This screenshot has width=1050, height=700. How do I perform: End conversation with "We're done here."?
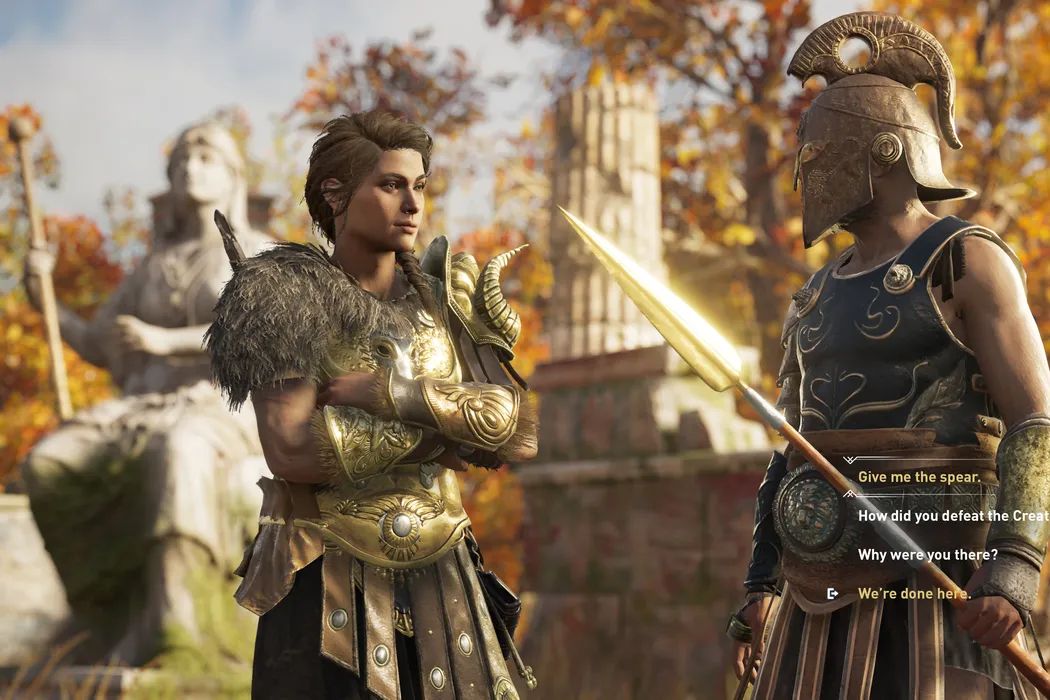[913, 593]
